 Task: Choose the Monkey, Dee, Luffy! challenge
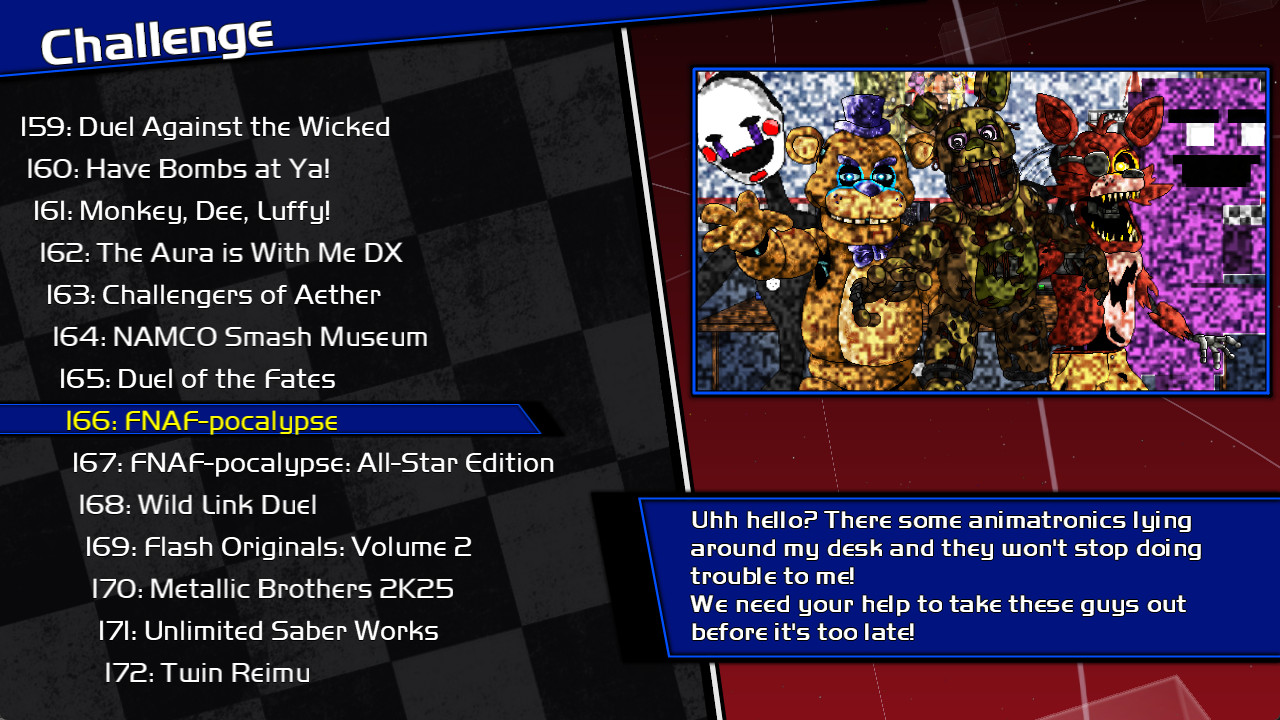[x=185, y=211]
